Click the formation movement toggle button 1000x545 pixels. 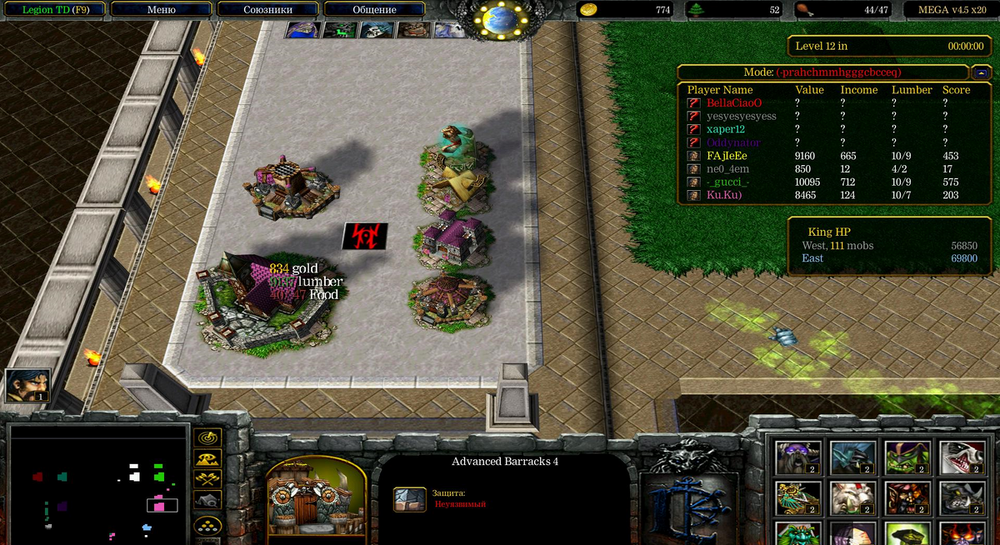pos(207,525)
